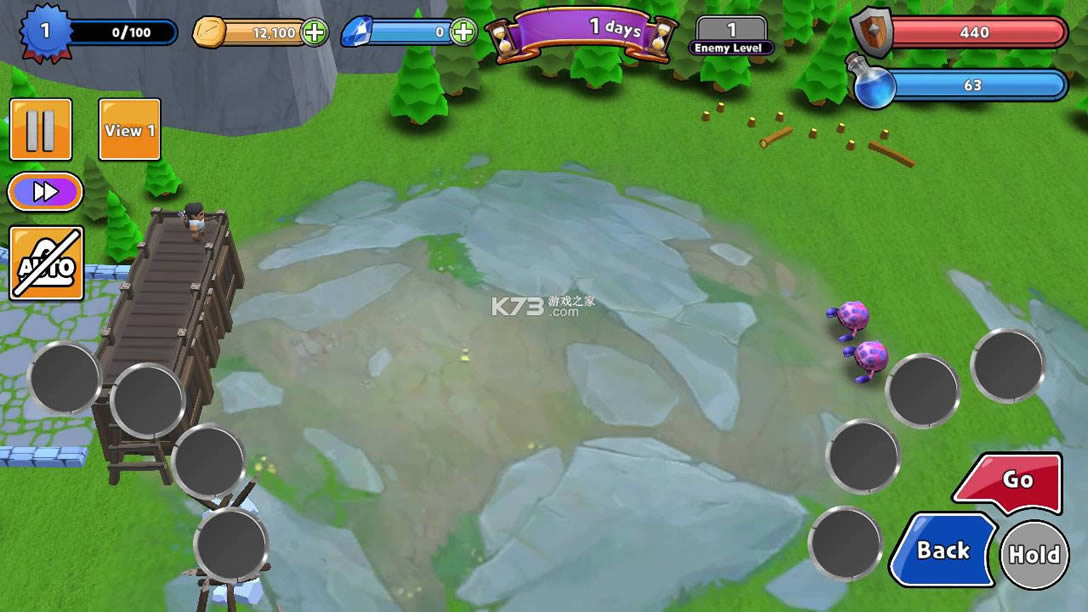Toggle the AUTO battle button
This screenshot has width=1088, height=612.
click(x=46, y=264)
